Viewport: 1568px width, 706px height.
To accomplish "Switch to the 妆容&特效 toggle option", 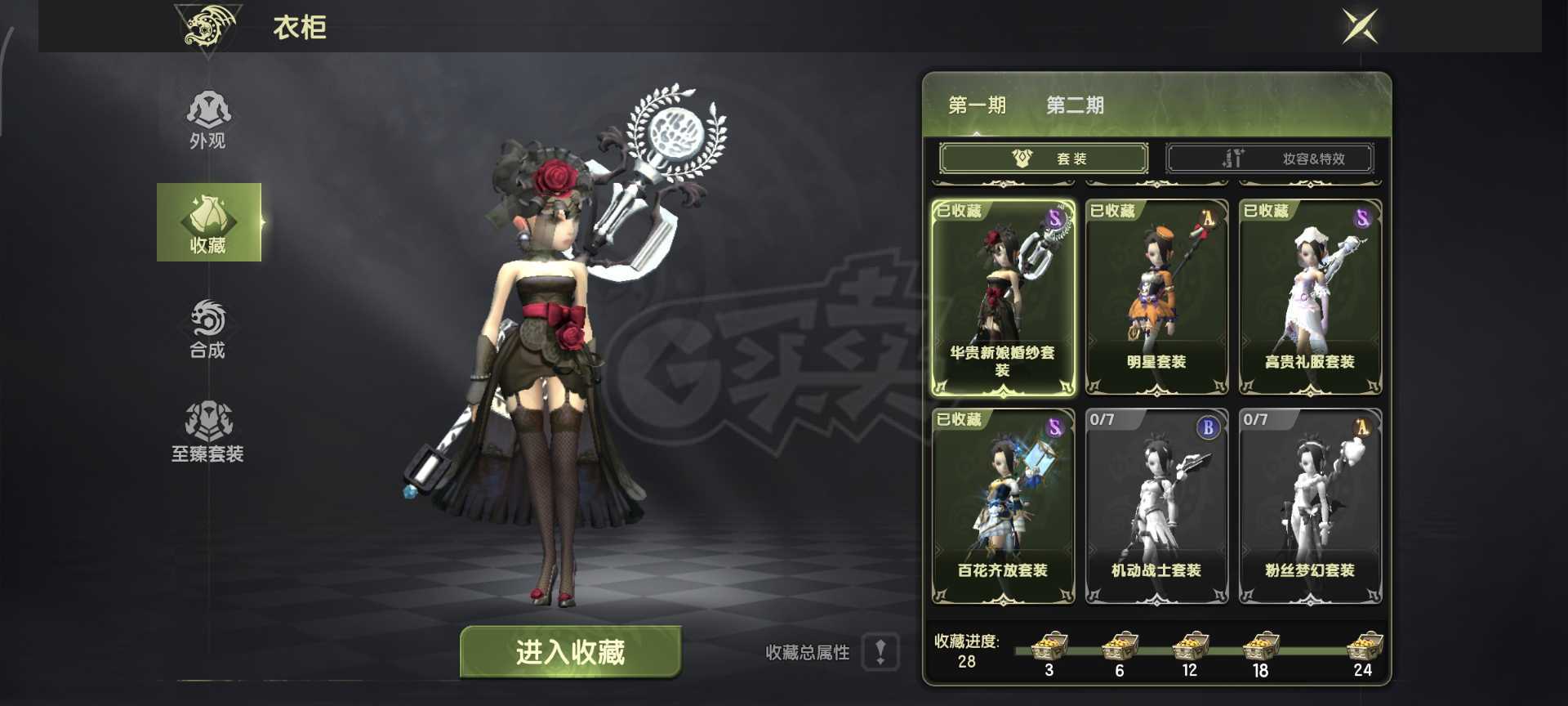I will [1271, 158].
